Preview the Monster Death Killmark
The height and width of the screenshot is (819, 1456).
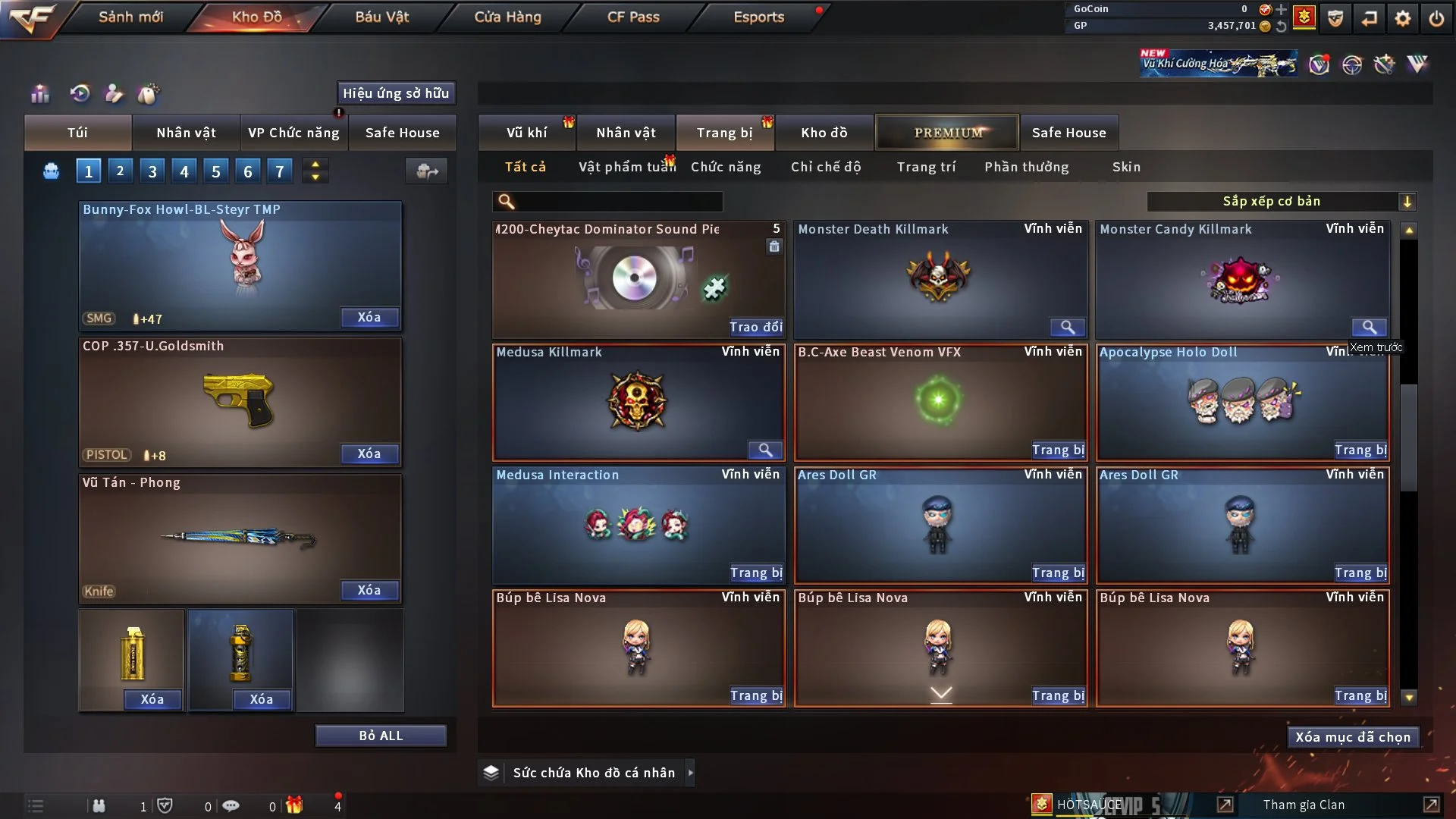(x=1067, y=327)
